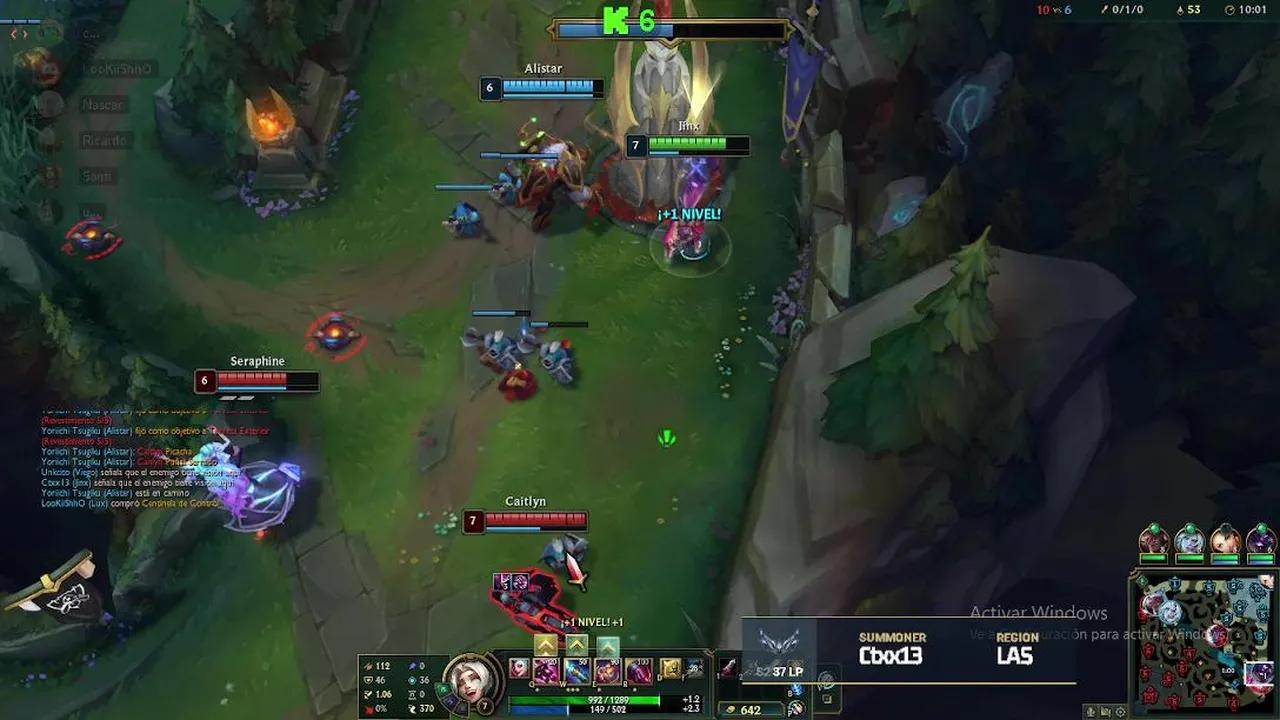
Task: Activate the R ultimate ability icon
Action: click(637, 671)
